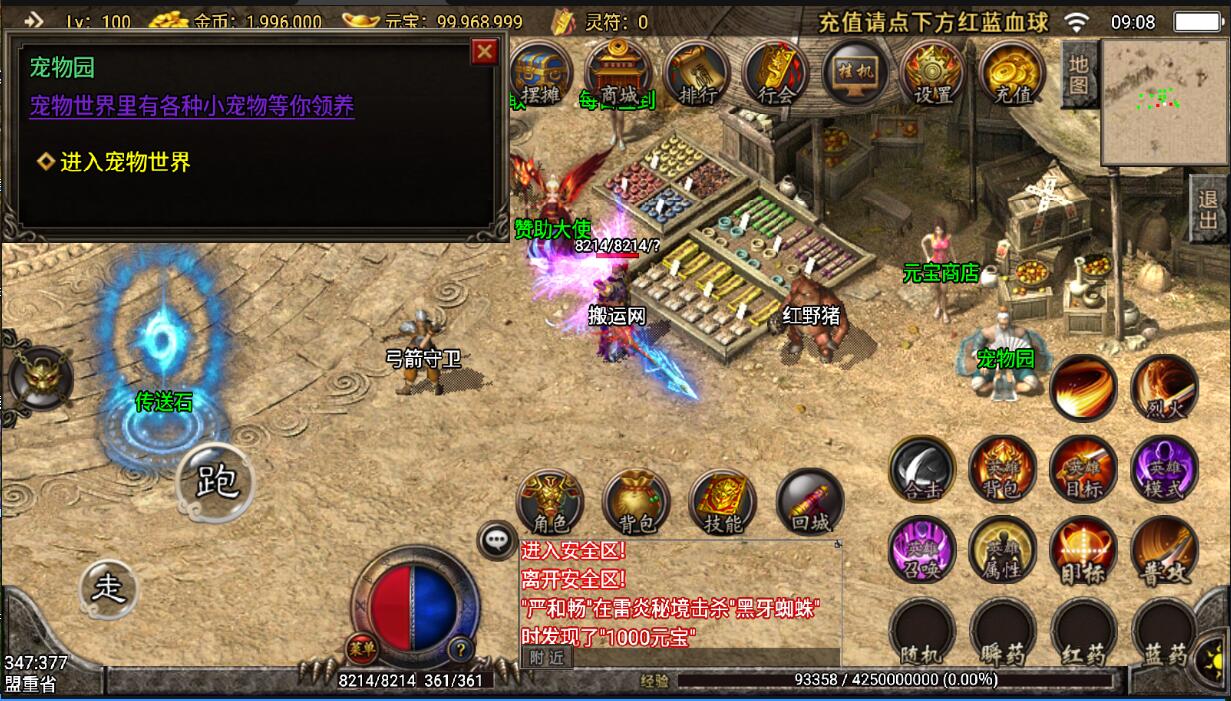The image size is (1231, 701).
Task: Use the 红药 red potion slot
Action: 1083,631
